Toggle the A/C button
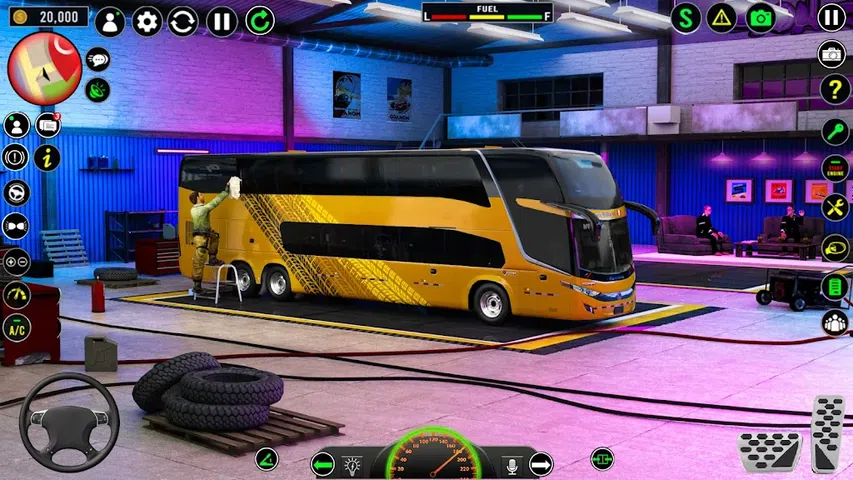 [17, 328]
